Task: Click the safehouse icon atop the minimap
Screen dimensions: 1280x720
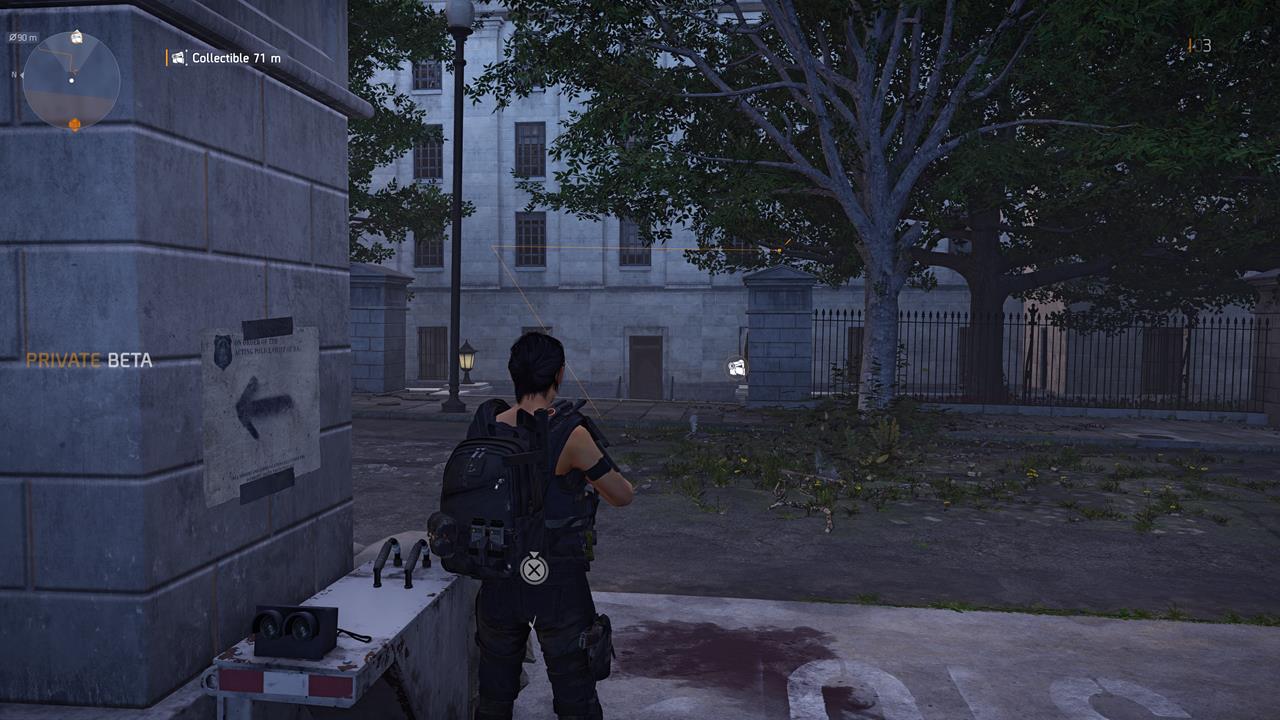Action: [76, 37]
